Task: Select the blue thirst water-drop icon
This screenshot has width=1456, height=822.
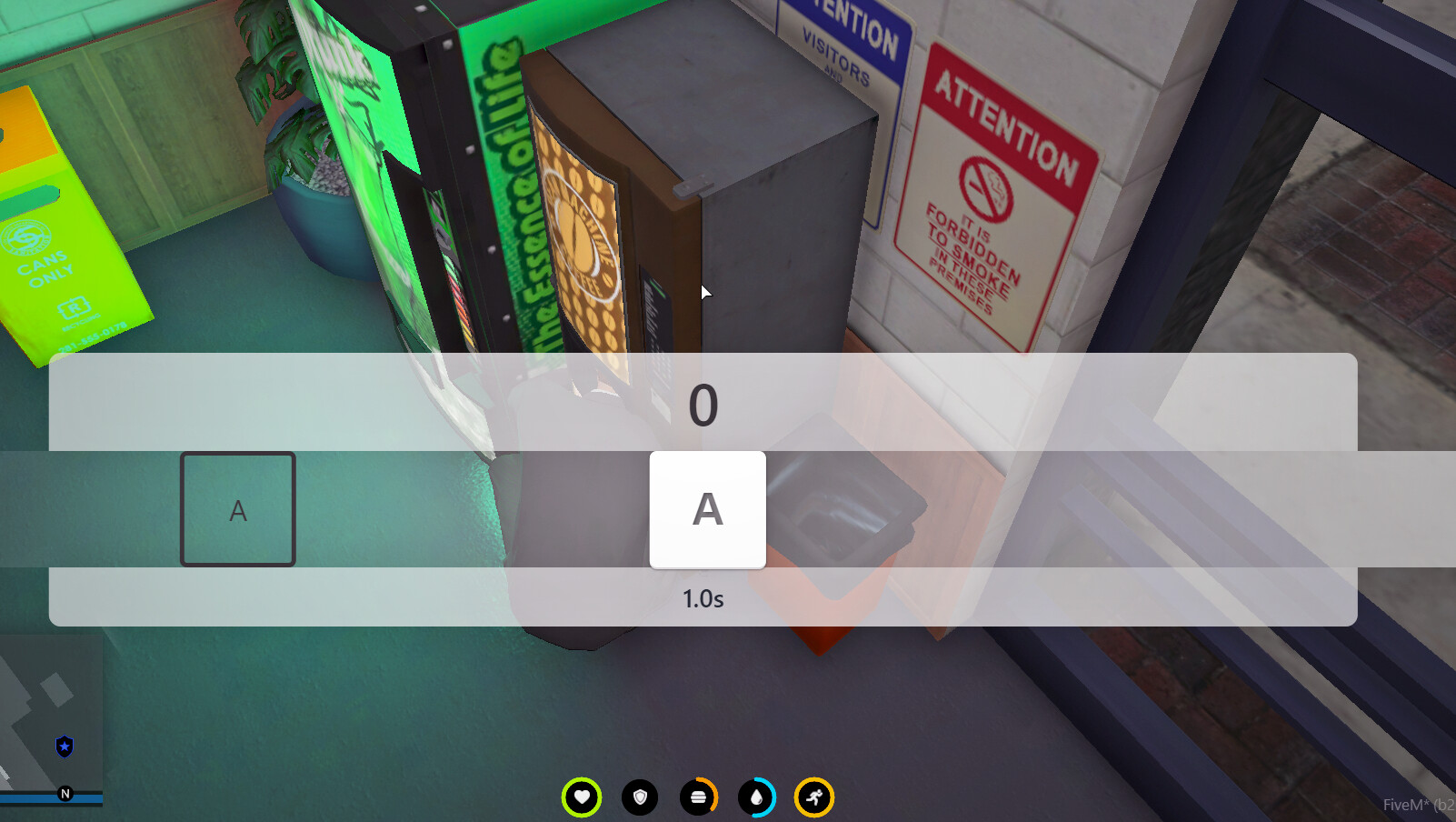Action: click(757, 796)
